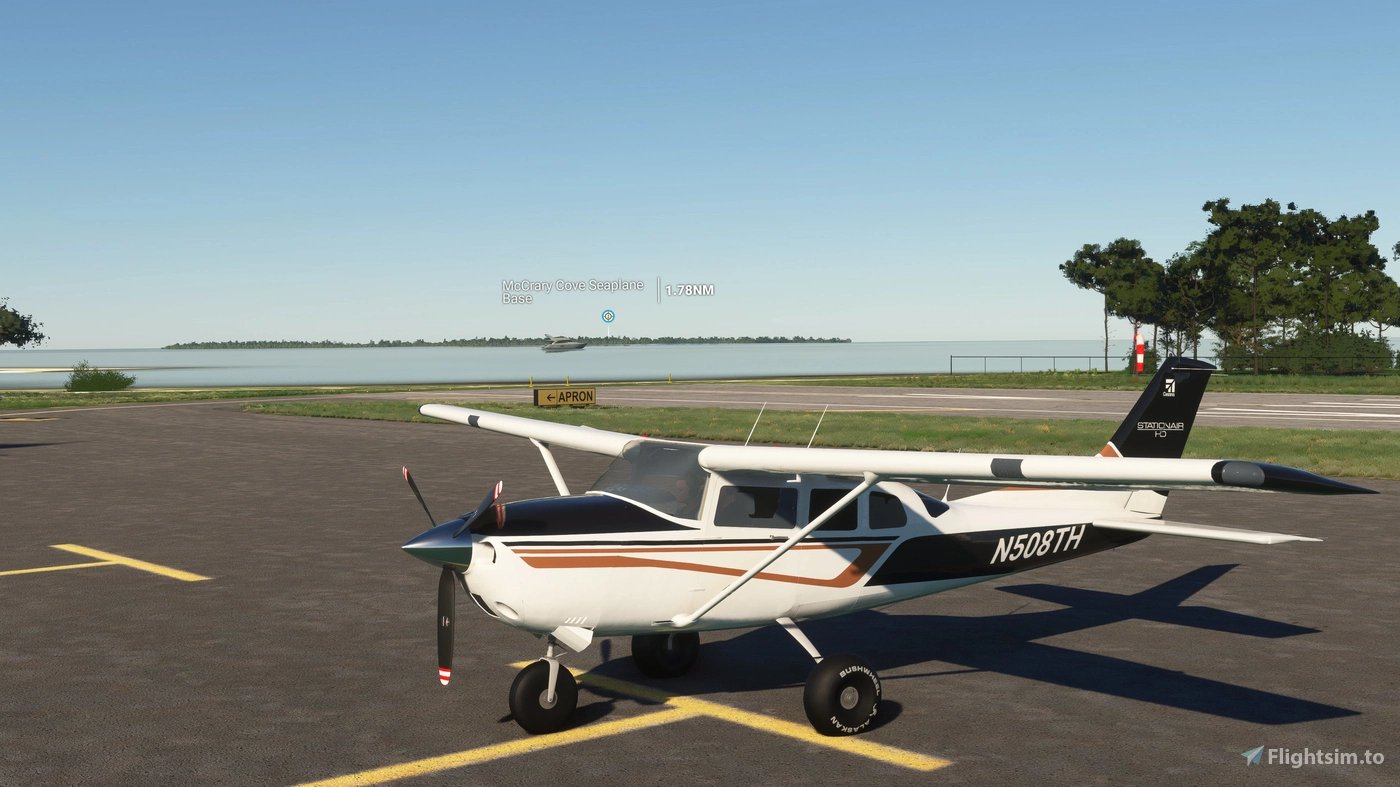Select the McCrary Cove Seaplane Base marker
This screenshot has height=787, width=1400.
tap(607, 316)
